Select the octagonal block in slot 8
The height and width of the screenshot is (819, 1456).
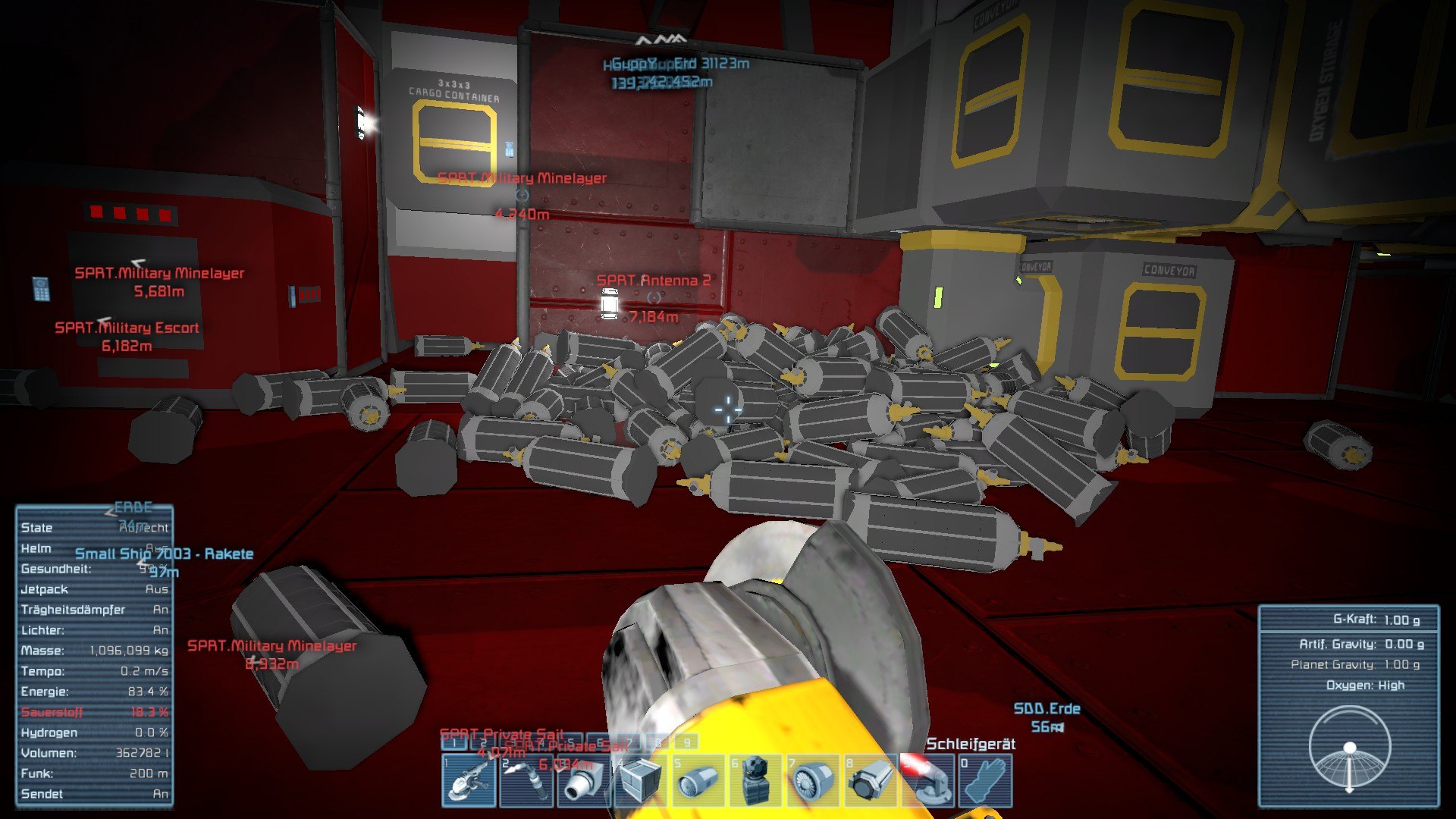pyautogui.click(x=871, y=780)
